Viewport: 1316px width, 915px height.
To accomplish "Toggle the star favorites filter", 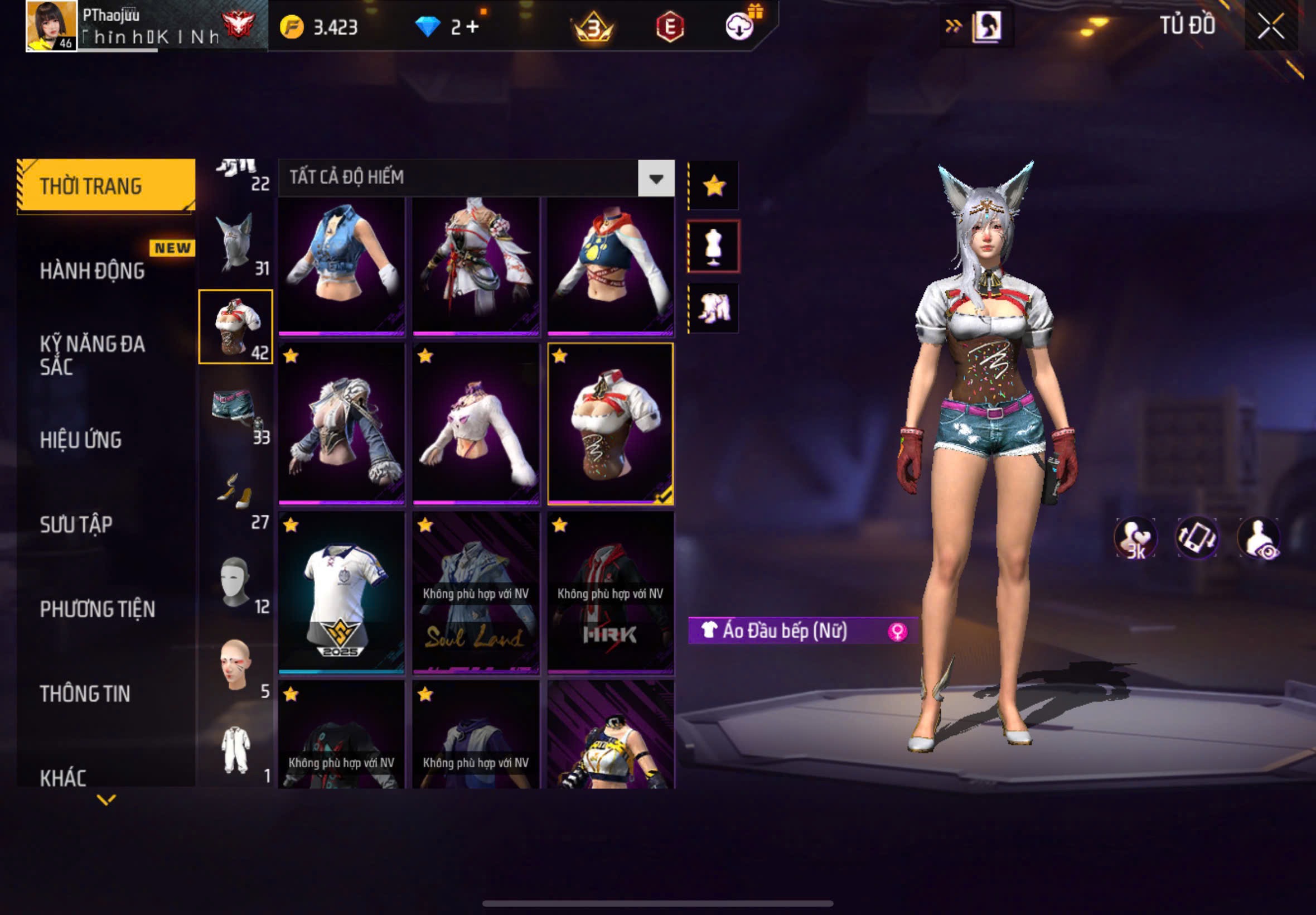I will pyautogui.click(x=714, y=186).
